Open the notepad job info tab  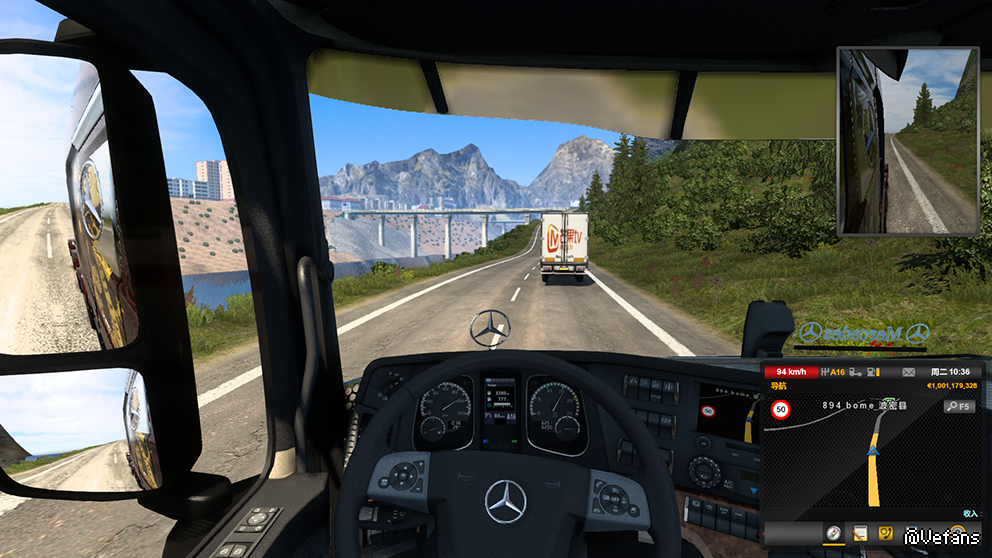[x=858, y=534]
